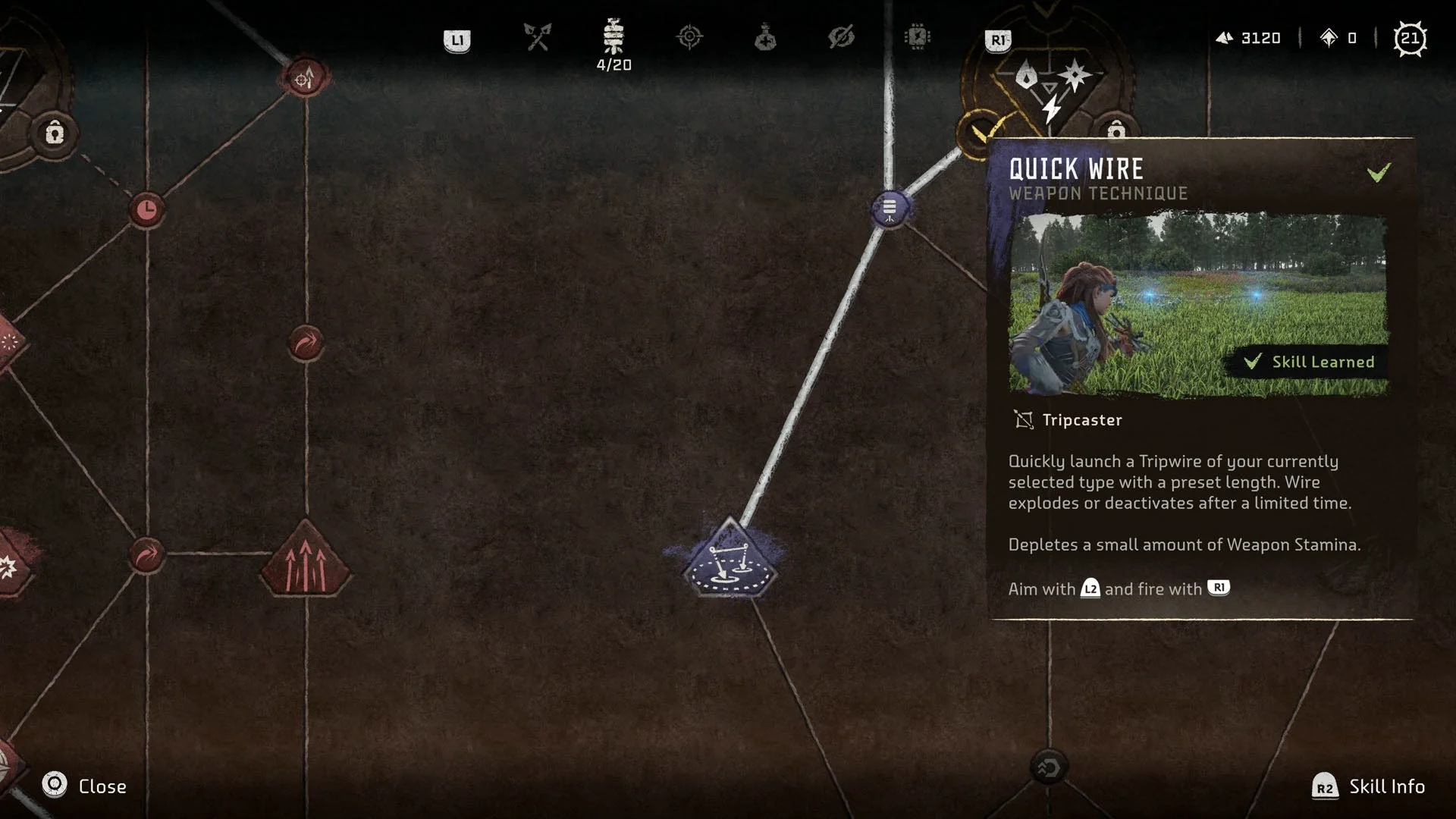The height and width of the screenshot is (819, 1456).
Task: Select the blue circular skill node above Quick Wire
Action: pyautogui.click(x=890, y=208)
